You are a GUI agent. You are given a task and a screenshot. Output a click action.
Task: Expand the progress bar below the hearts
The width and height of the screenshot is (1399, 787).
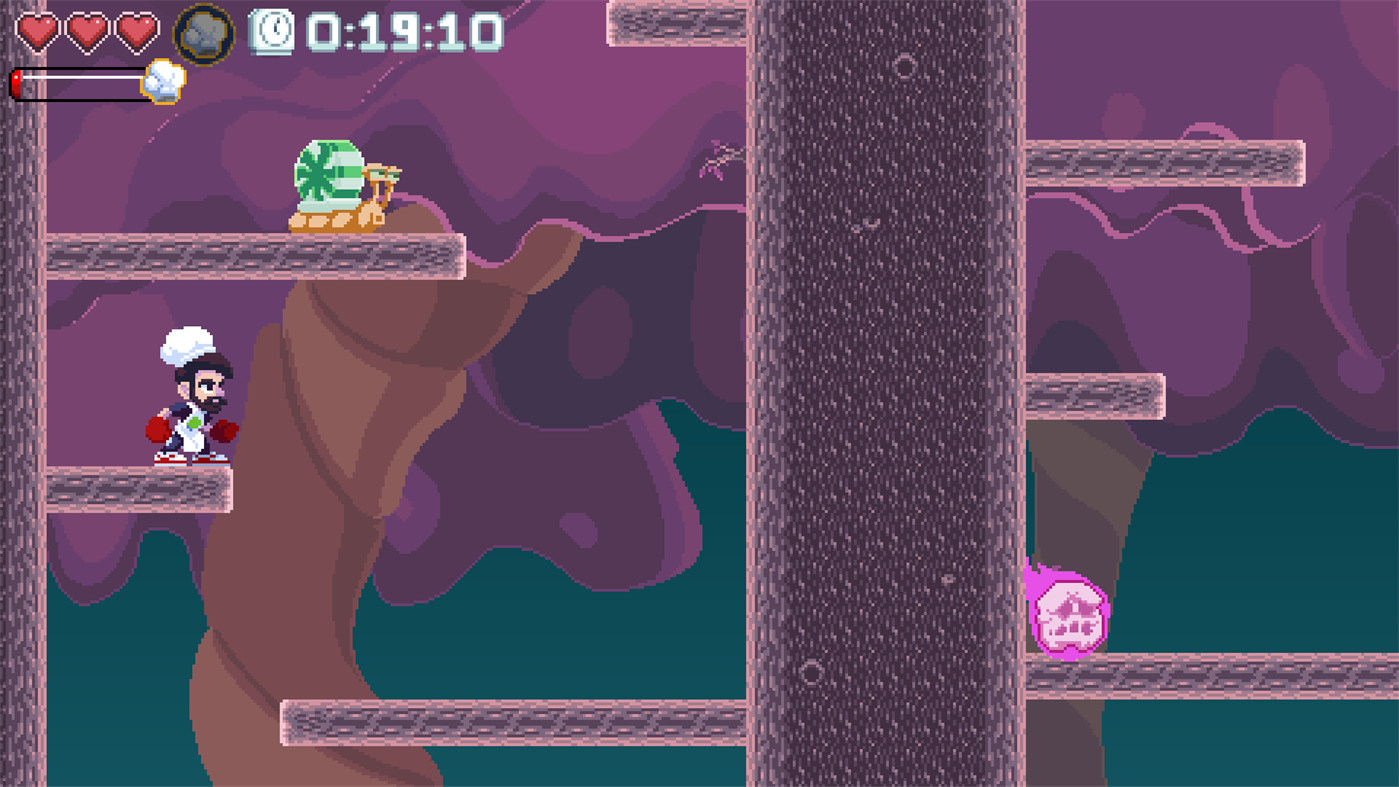tap(85, 82)
